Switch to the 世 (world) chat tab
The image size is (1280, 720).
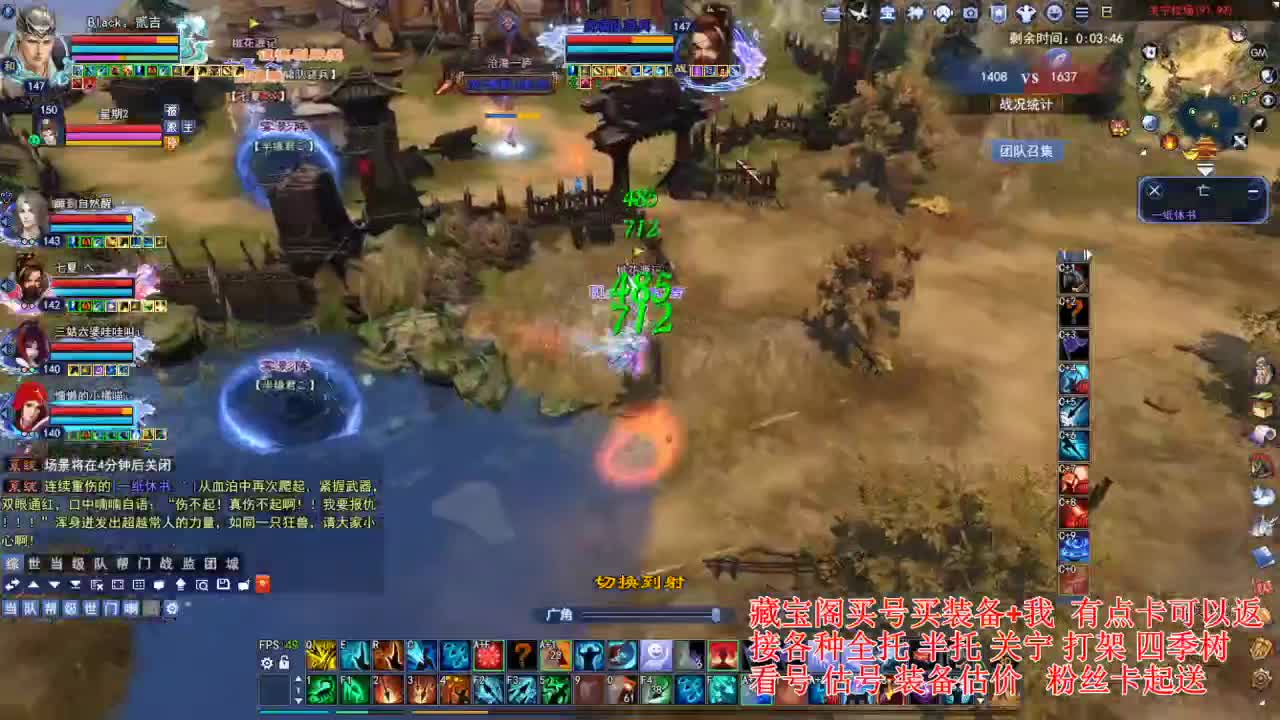tap(36, 564)
